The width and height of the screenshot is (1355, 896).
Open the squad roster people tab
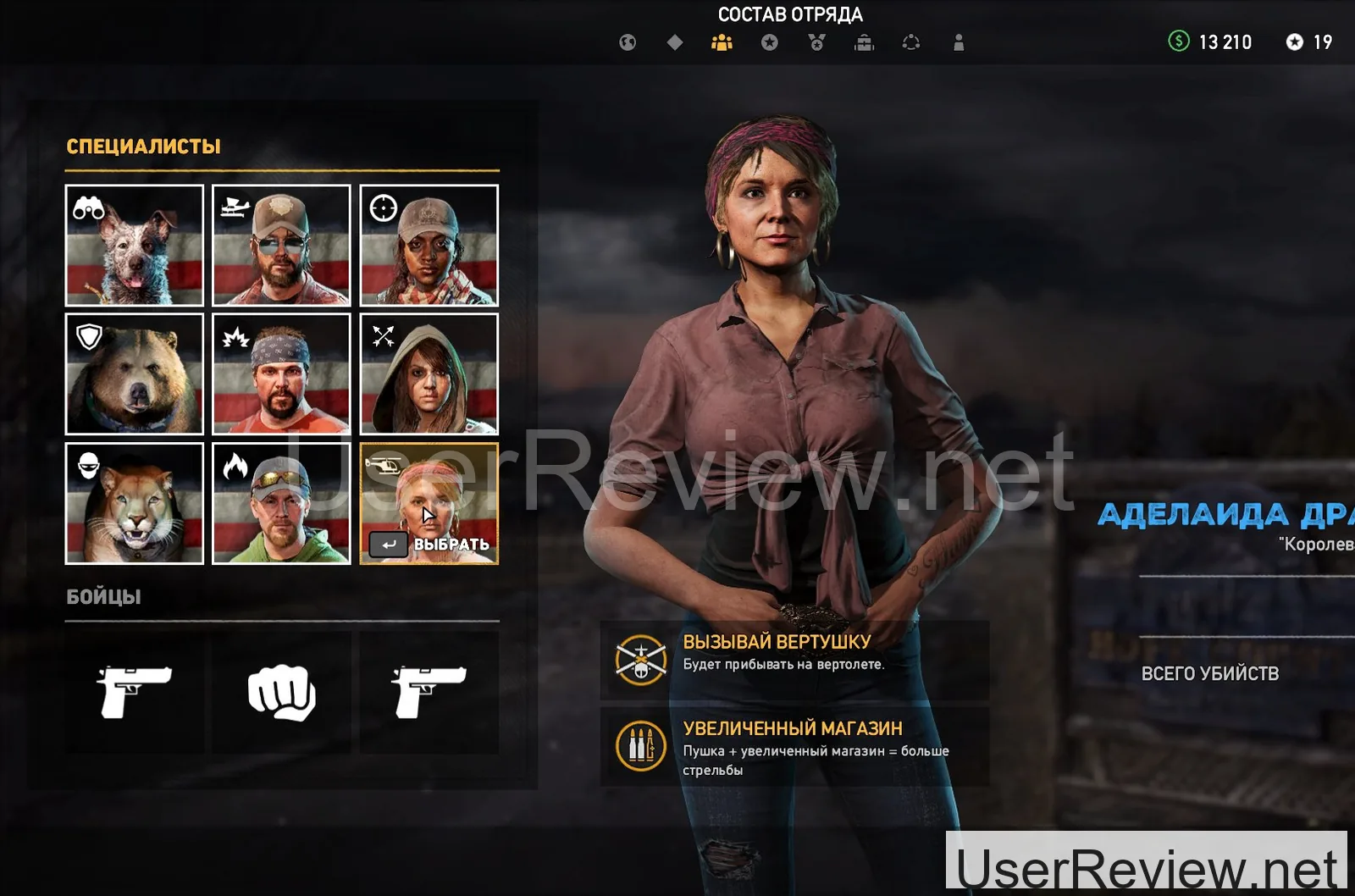click(x=722, y=42)
